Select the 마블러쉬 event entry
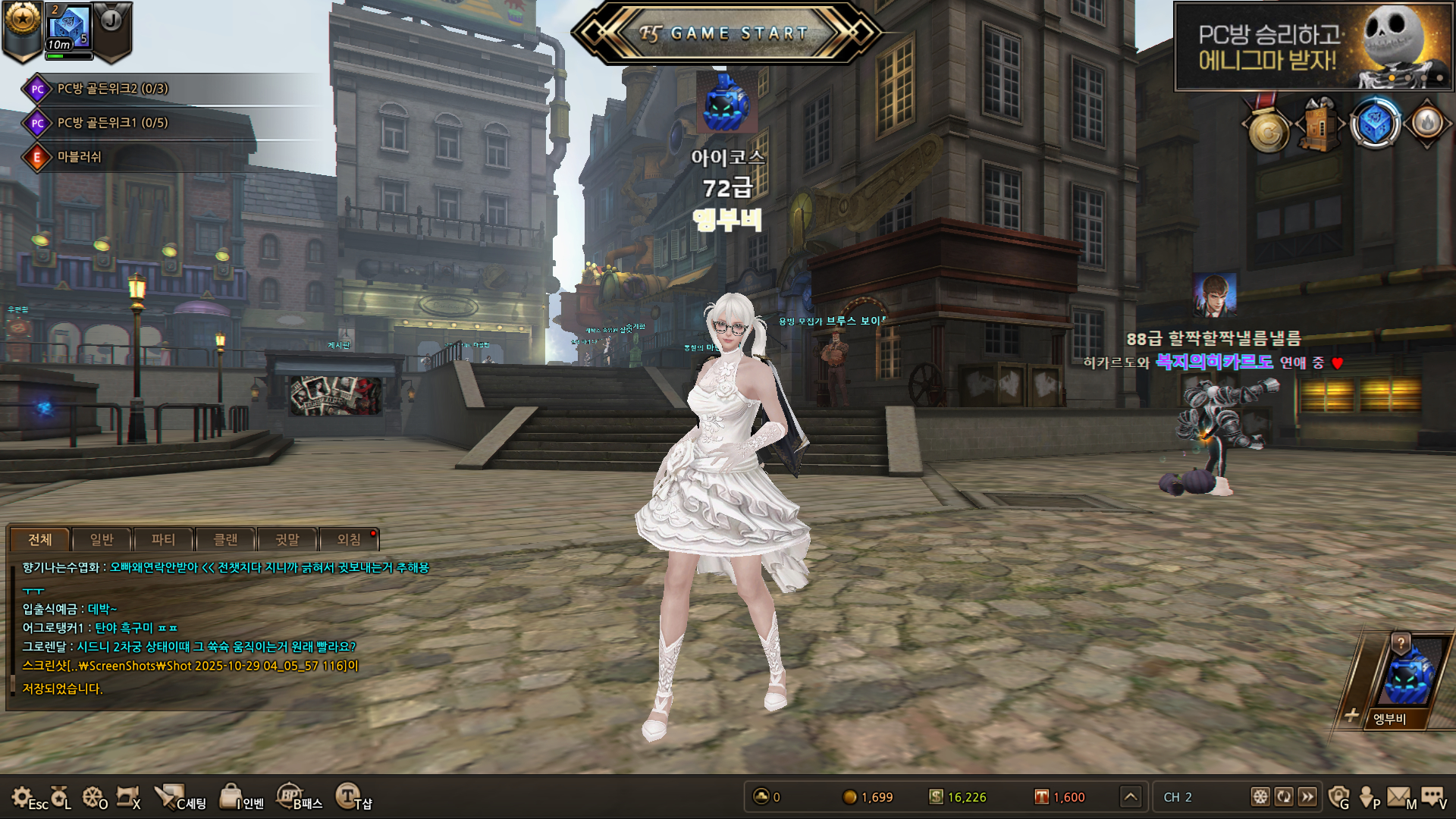The image size is (1456, 819). 79,157
